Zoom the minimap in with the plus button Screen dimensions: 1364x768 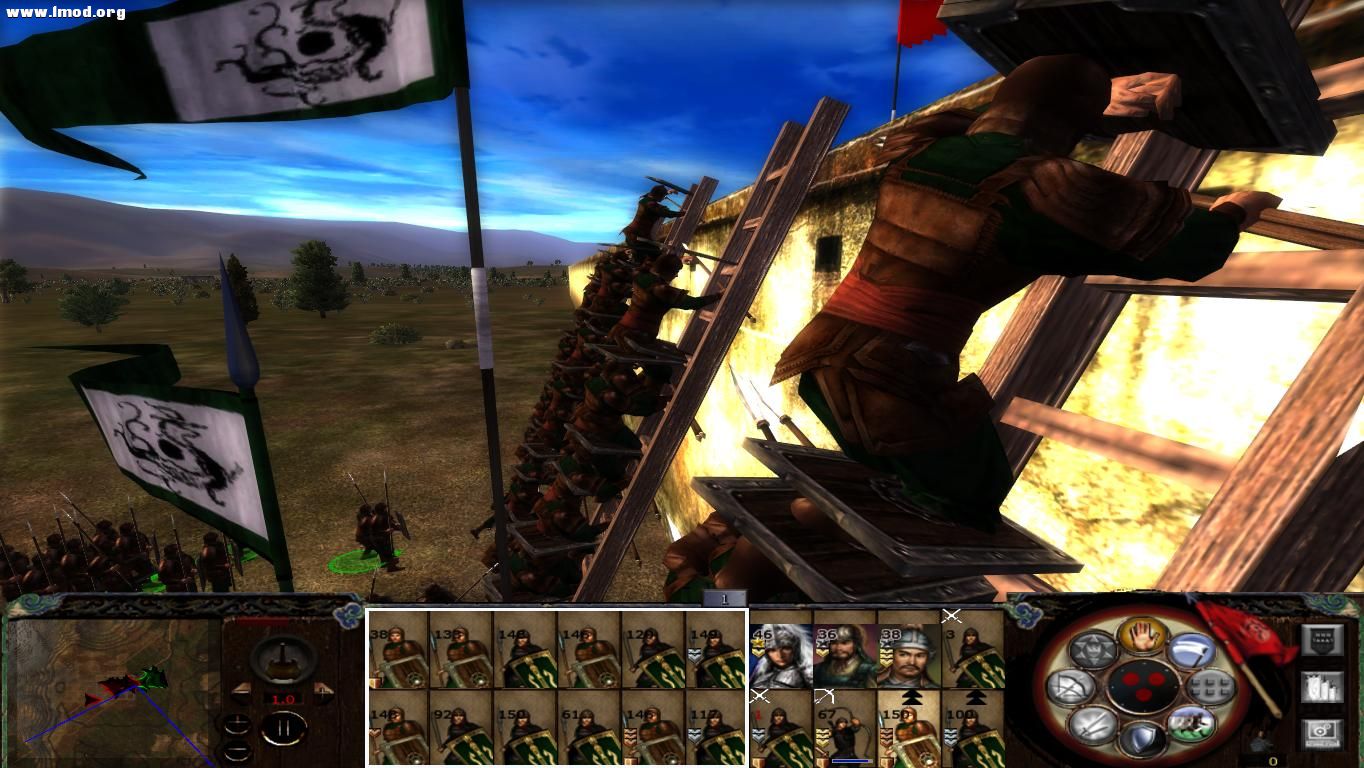click(x=238, y=724)
